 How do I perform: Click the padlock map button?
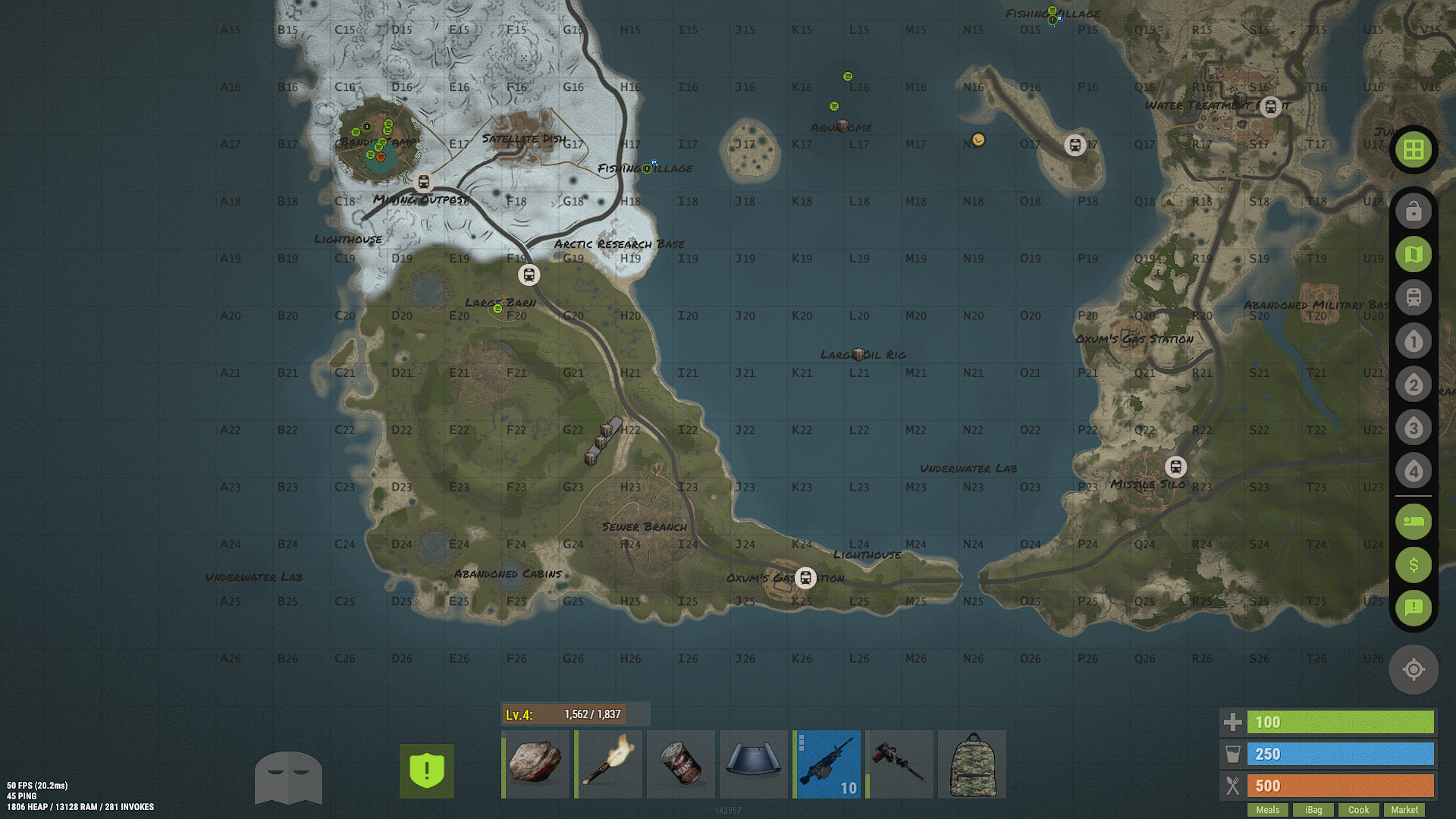(x=1414, y=212)
